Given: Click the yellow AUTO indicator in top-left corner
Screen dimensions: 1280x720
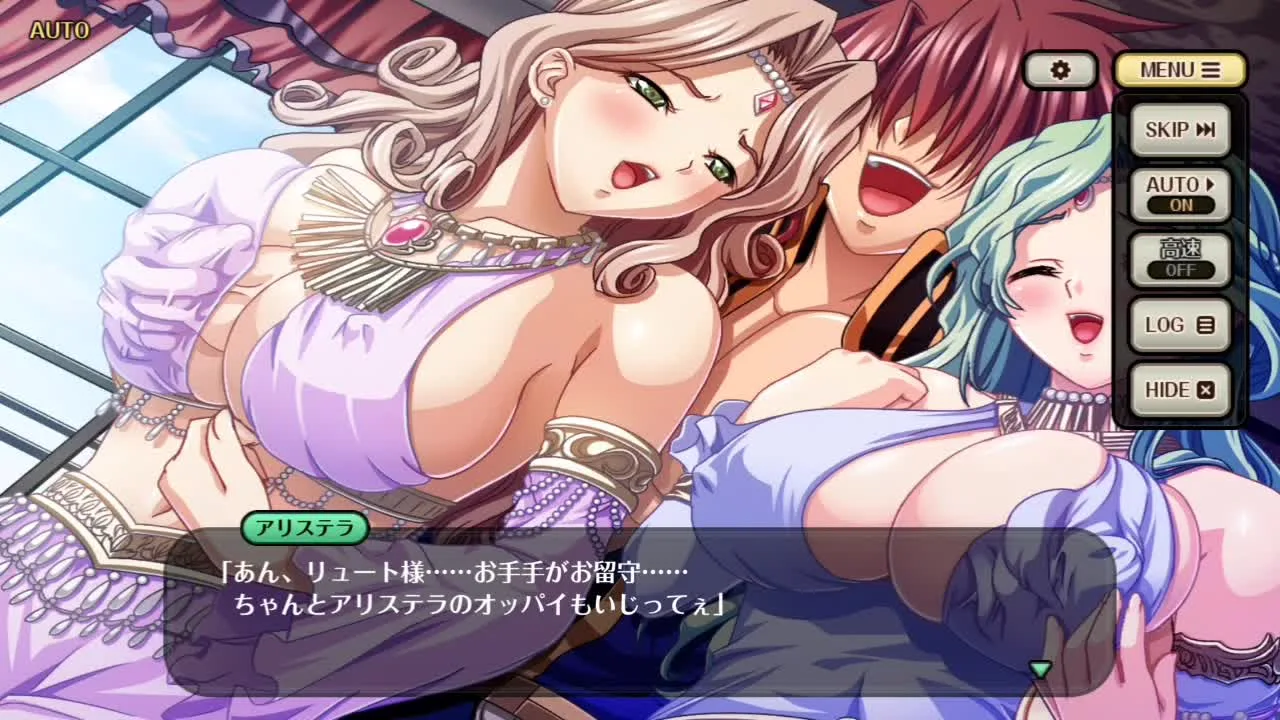Looking at the screenshot, I should [60, 29].
